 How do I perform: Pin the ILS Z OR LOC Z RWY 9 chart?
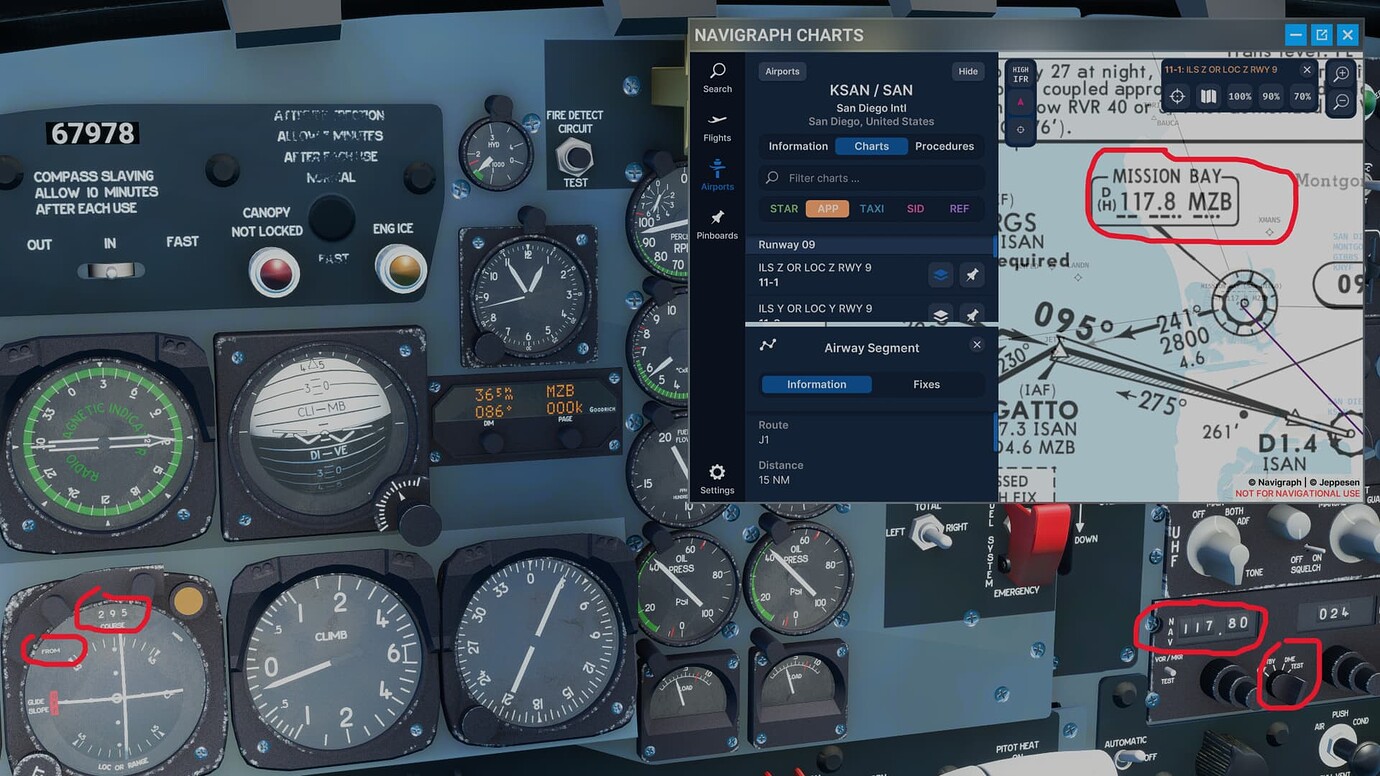pos(971,274)
